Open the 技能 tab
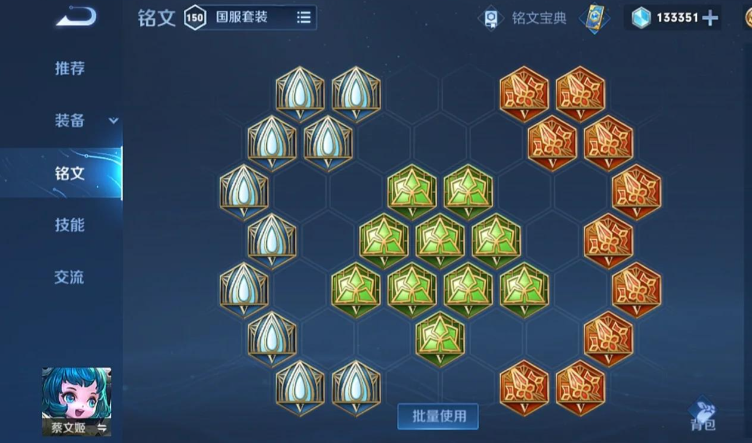752x443 pixels. [69, 225]
